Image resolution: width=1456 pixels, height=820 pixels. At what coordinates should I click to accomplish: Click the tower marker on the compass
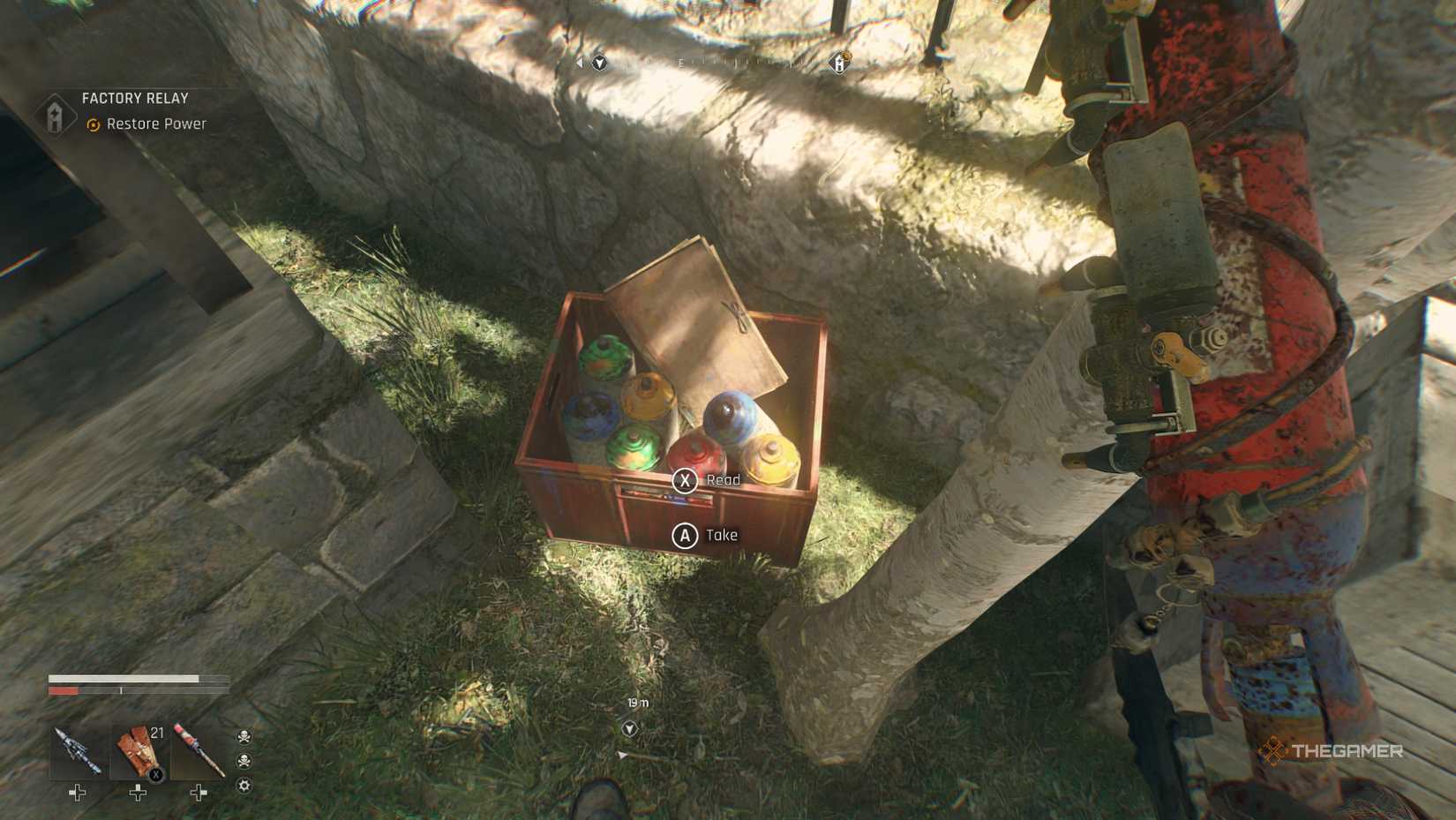839,63
